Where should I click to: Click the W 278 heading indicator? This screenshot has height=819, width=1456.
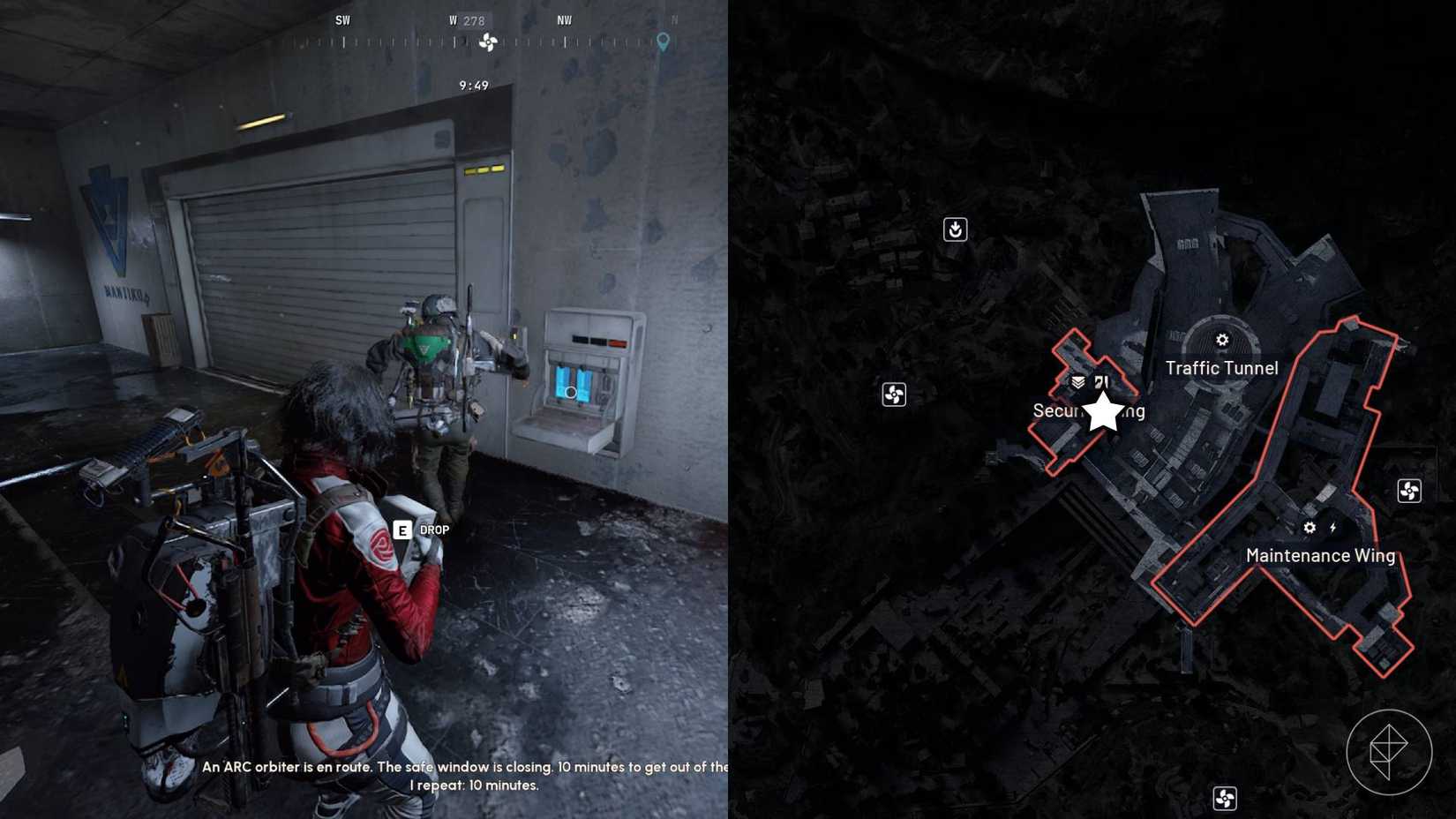pos(466,19)
